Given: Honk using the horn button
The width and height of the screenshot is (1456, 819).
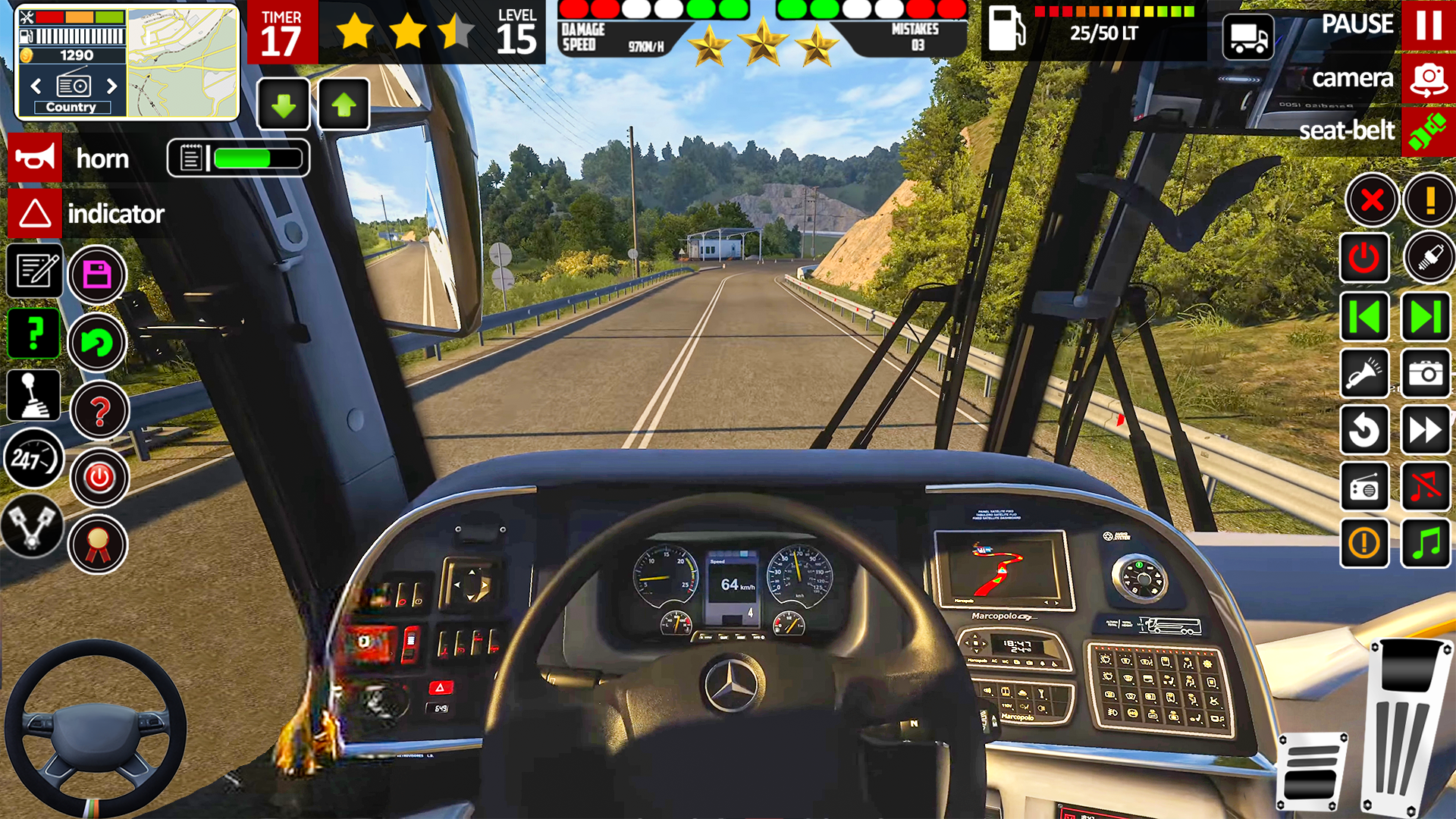Looking at the screenshot, I should tap(35, 158).
